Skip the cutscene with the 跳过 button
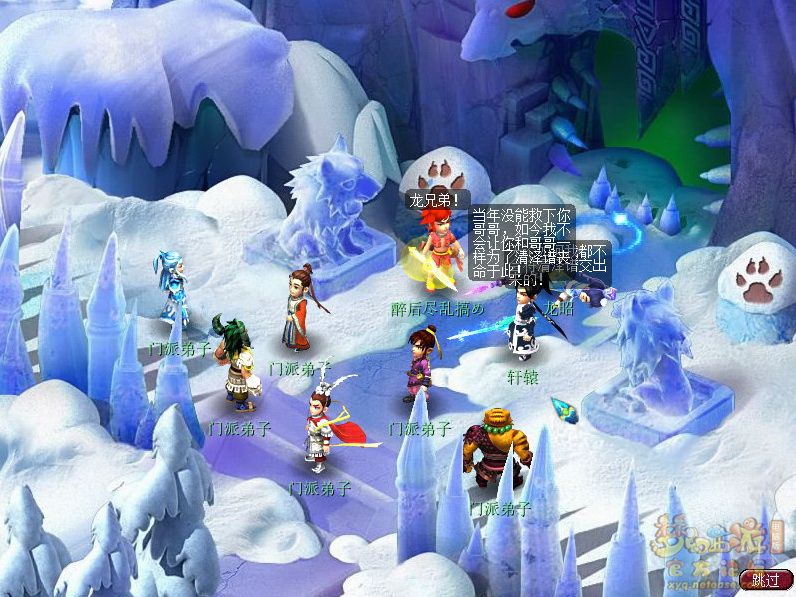 point(765,579)
